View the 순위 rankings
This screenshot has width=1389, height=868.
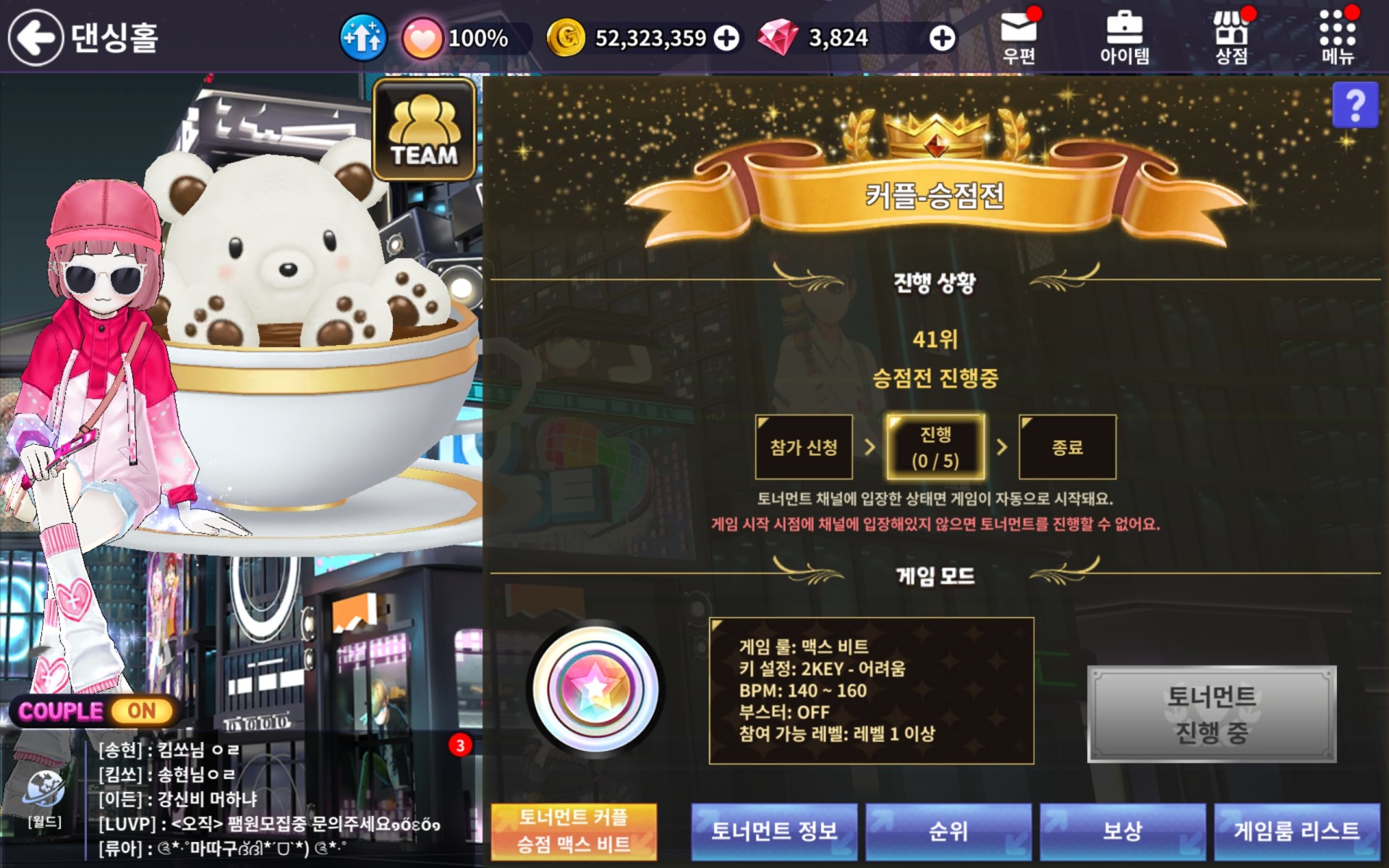[x=948, y=831]
